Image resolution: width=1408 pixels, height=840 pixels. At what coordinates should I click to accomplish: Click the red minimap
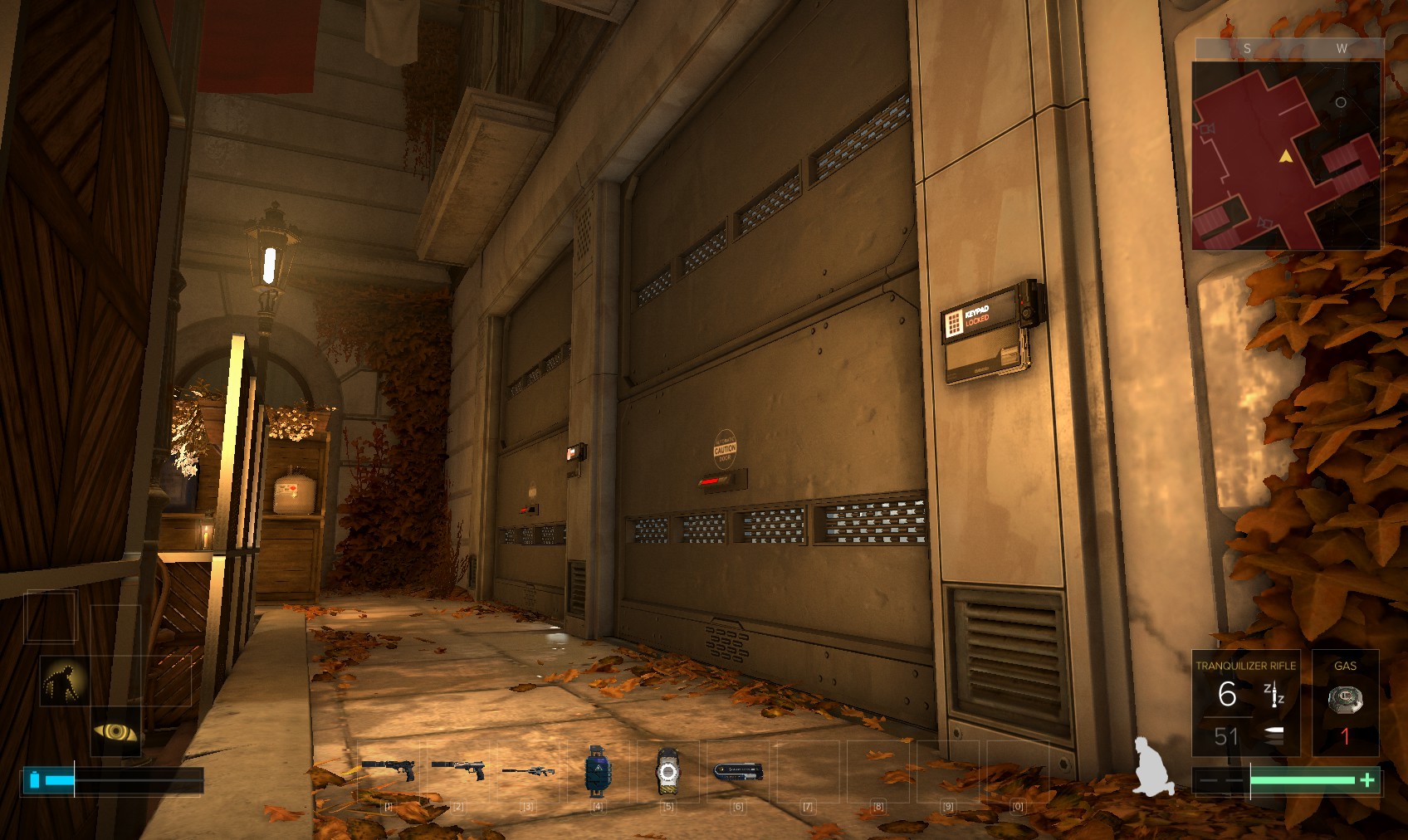[x=1286, y=155]
